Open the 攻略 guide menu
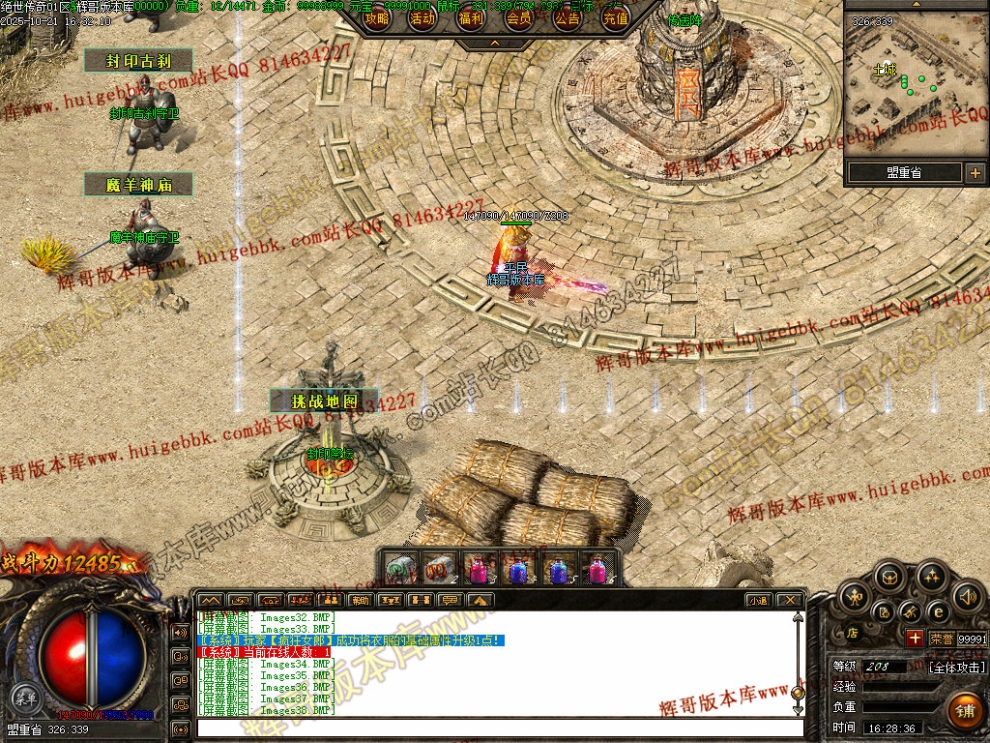The image size is (990, 743). pos(376,18)
